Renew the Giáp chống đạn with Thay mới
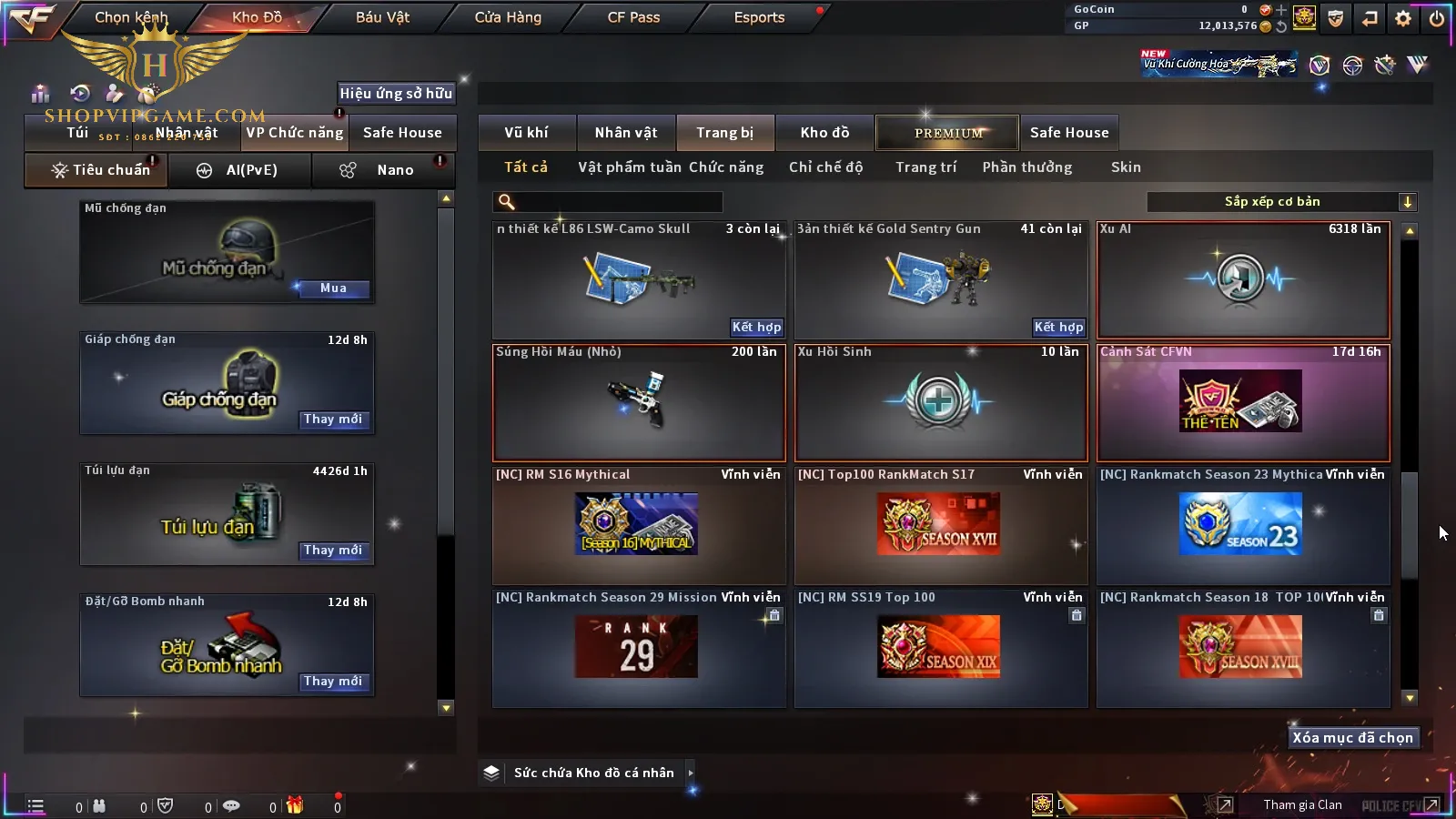Image resolution: width=1456 pixels, height=819 pixels. (333, 420)
